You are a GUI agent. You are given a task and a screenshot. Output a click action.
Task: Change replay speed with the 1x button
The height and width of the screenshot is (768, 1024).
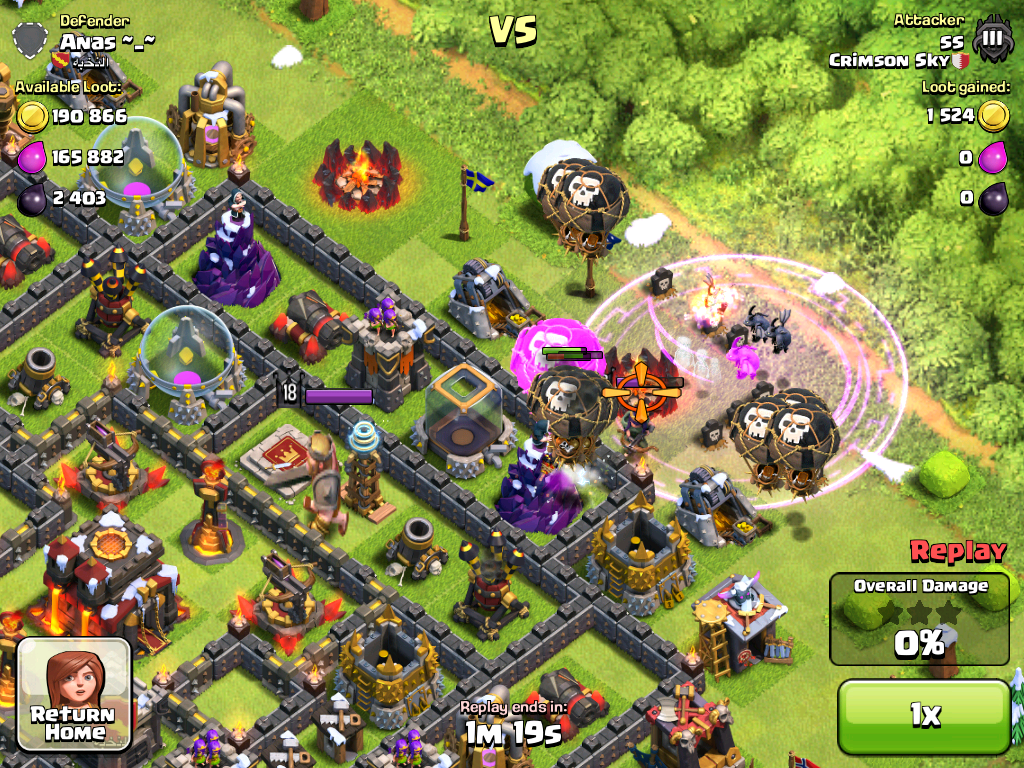click(924, 715)
